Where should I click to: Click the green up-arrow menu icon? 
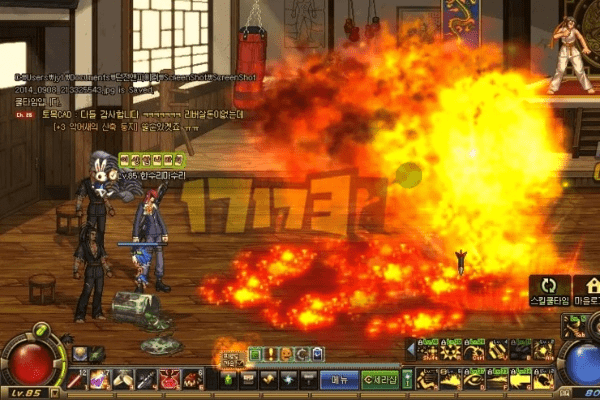point(226,379)
